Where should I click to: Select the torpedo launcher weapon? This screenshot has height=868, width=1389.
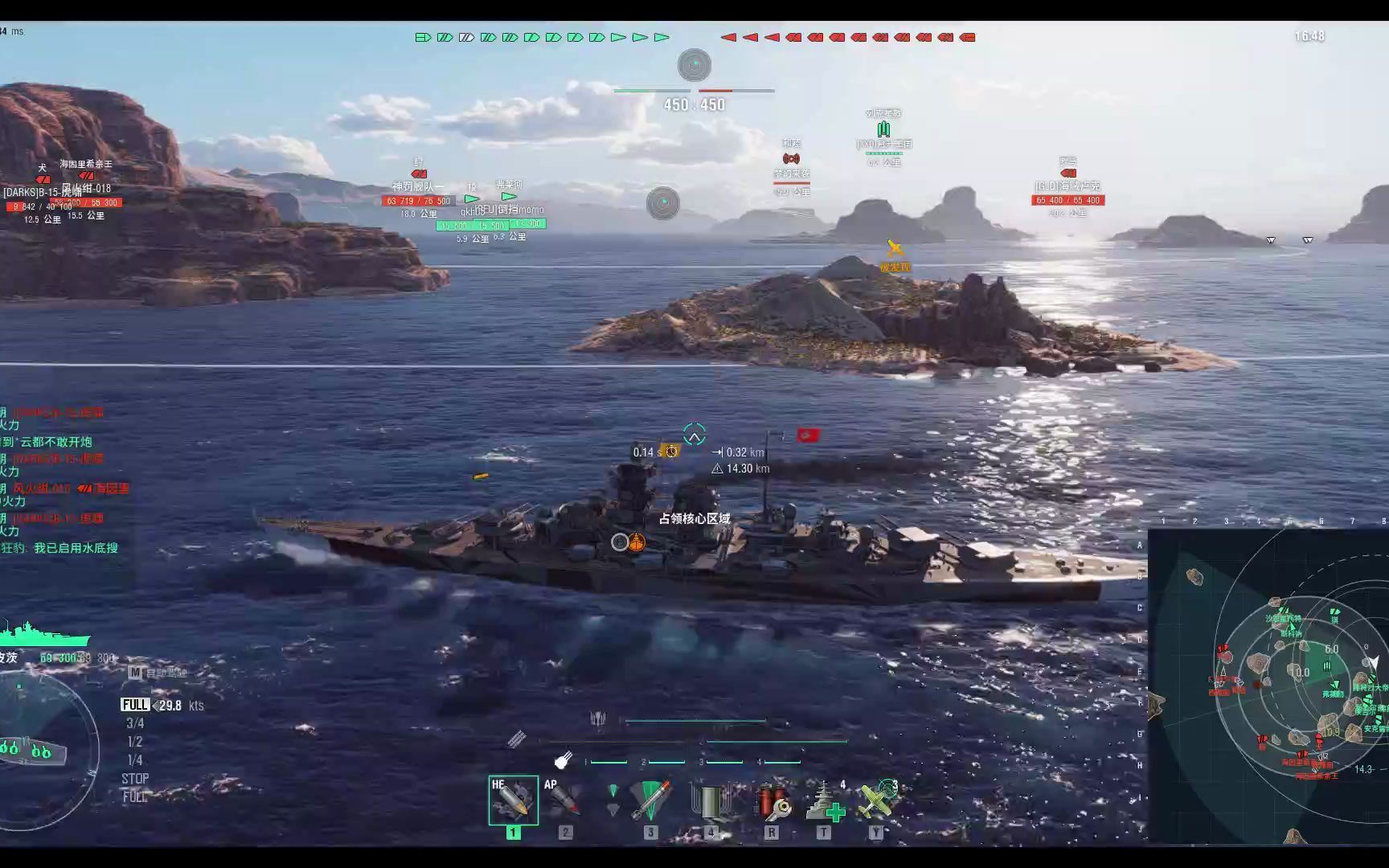(x=649, y=800)
